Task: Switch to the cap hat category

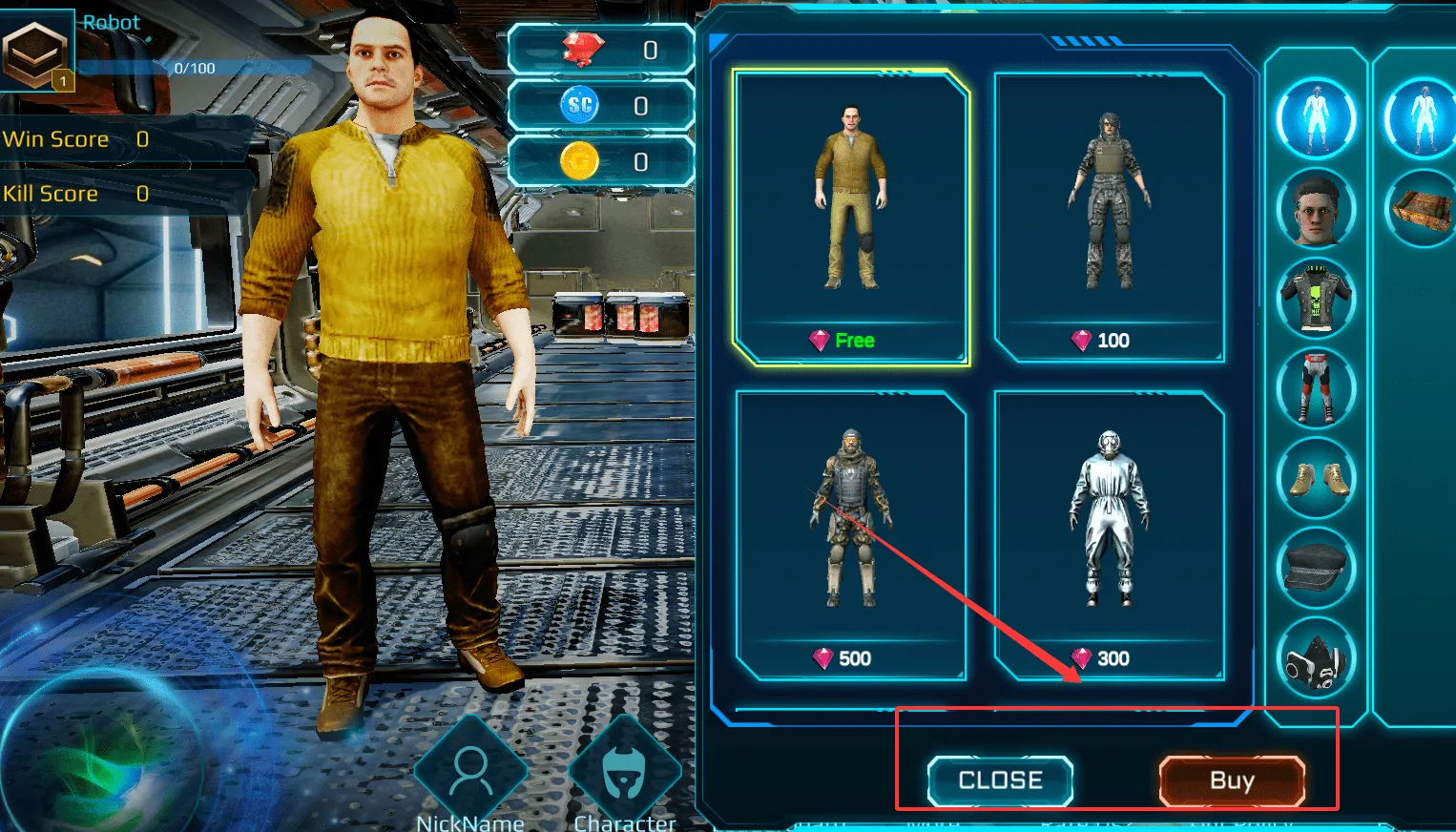Action: pos(1316,567)
